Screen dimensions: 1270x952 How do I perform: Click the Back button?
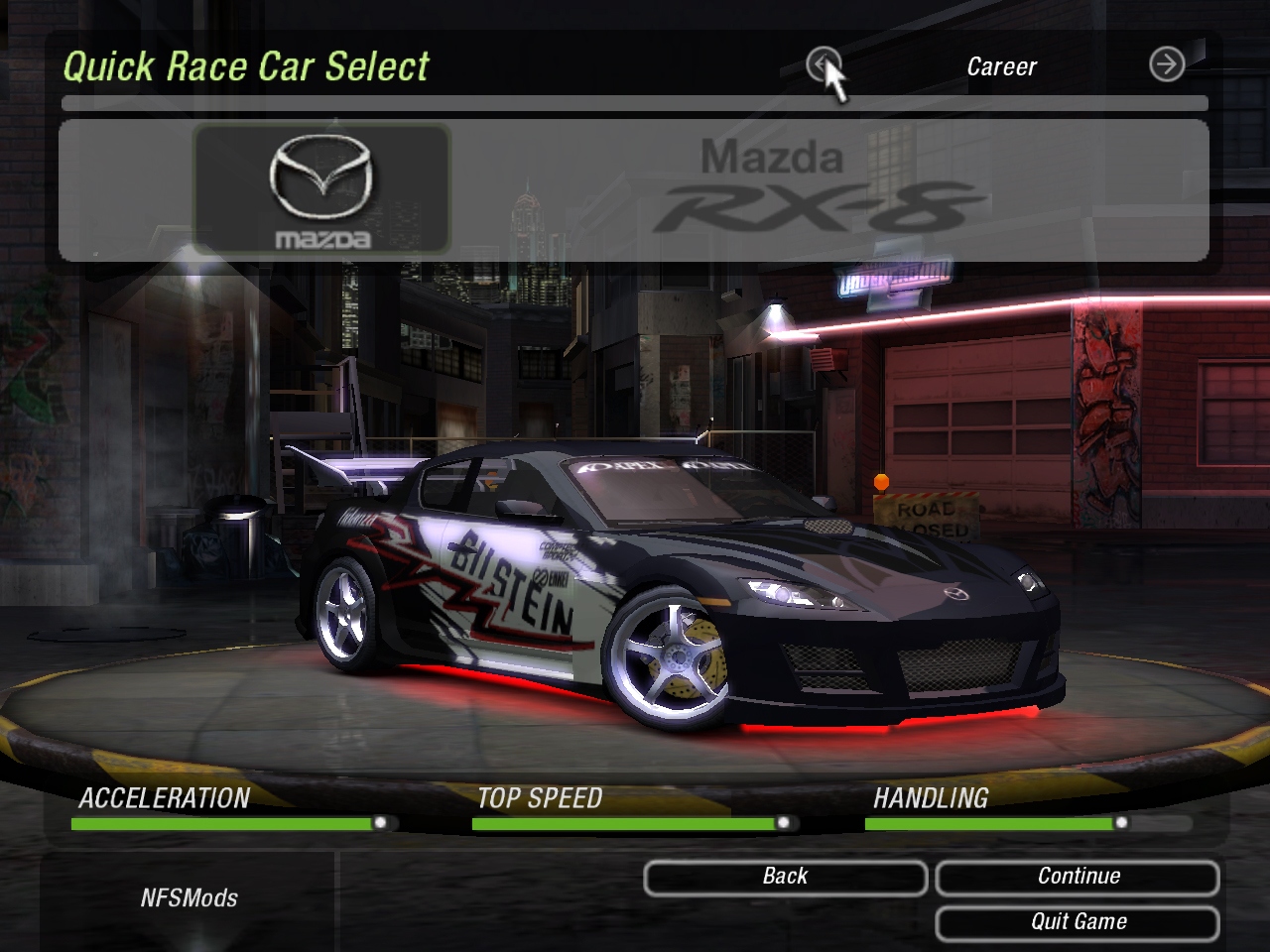tap(785, 877)
